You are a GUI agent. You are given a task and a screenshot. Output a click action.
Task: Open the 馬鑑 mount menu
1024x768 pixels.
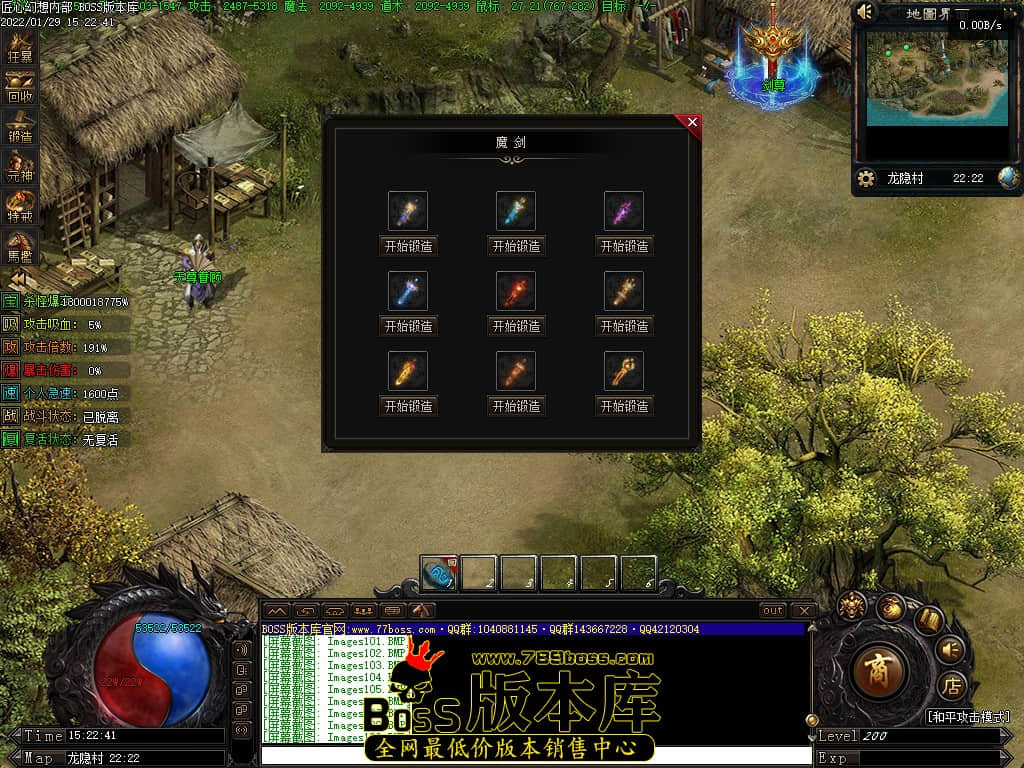(20, 247)
